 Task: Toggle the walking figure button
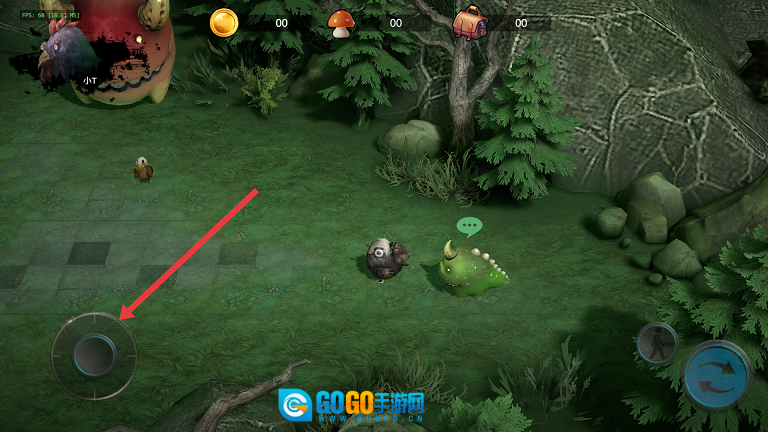pos(657,343)
